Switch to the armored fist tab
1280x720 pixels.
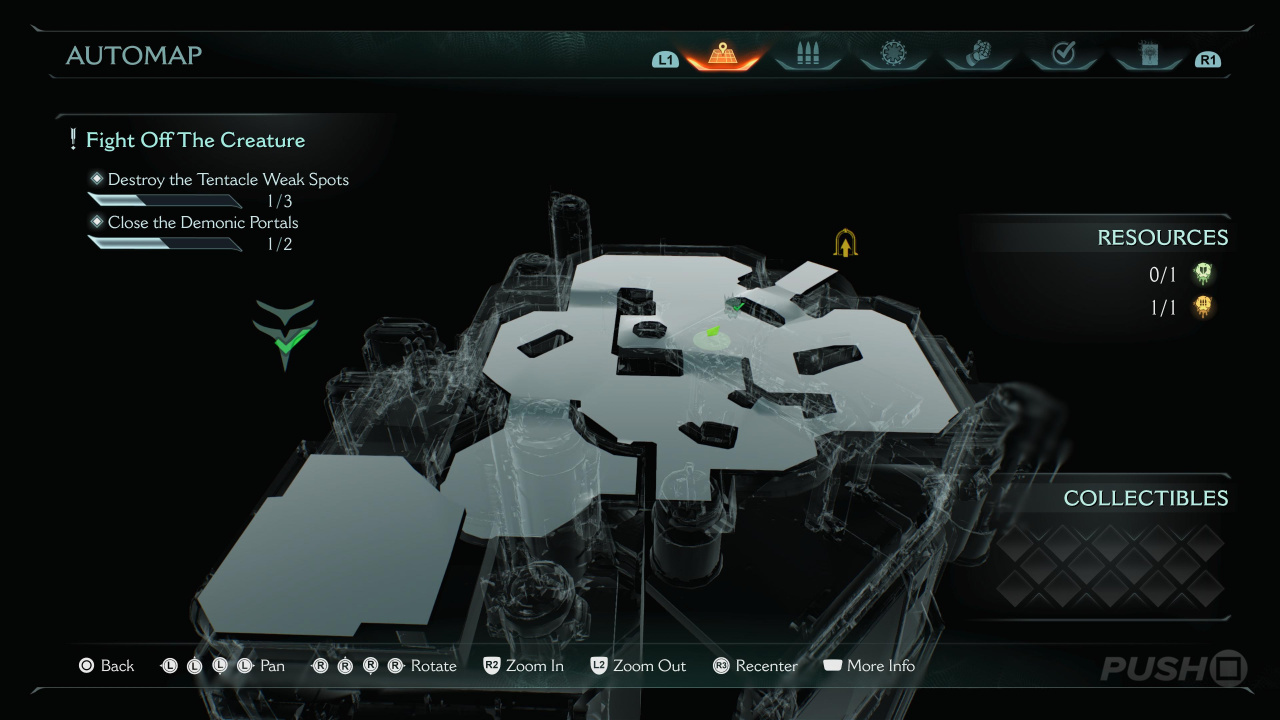[978, 55]
